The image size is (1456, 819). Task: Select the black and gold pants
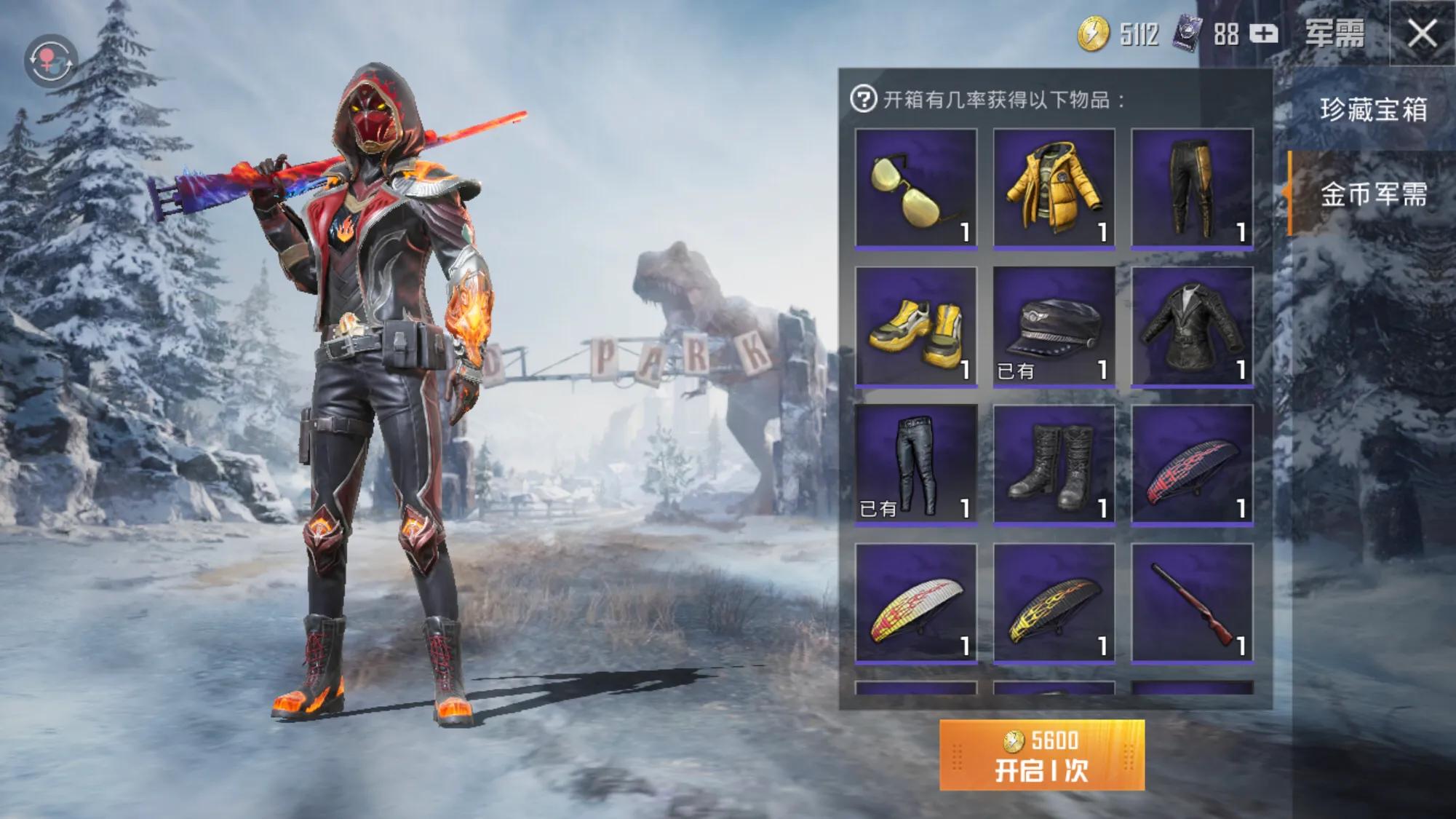[1192, 189]
